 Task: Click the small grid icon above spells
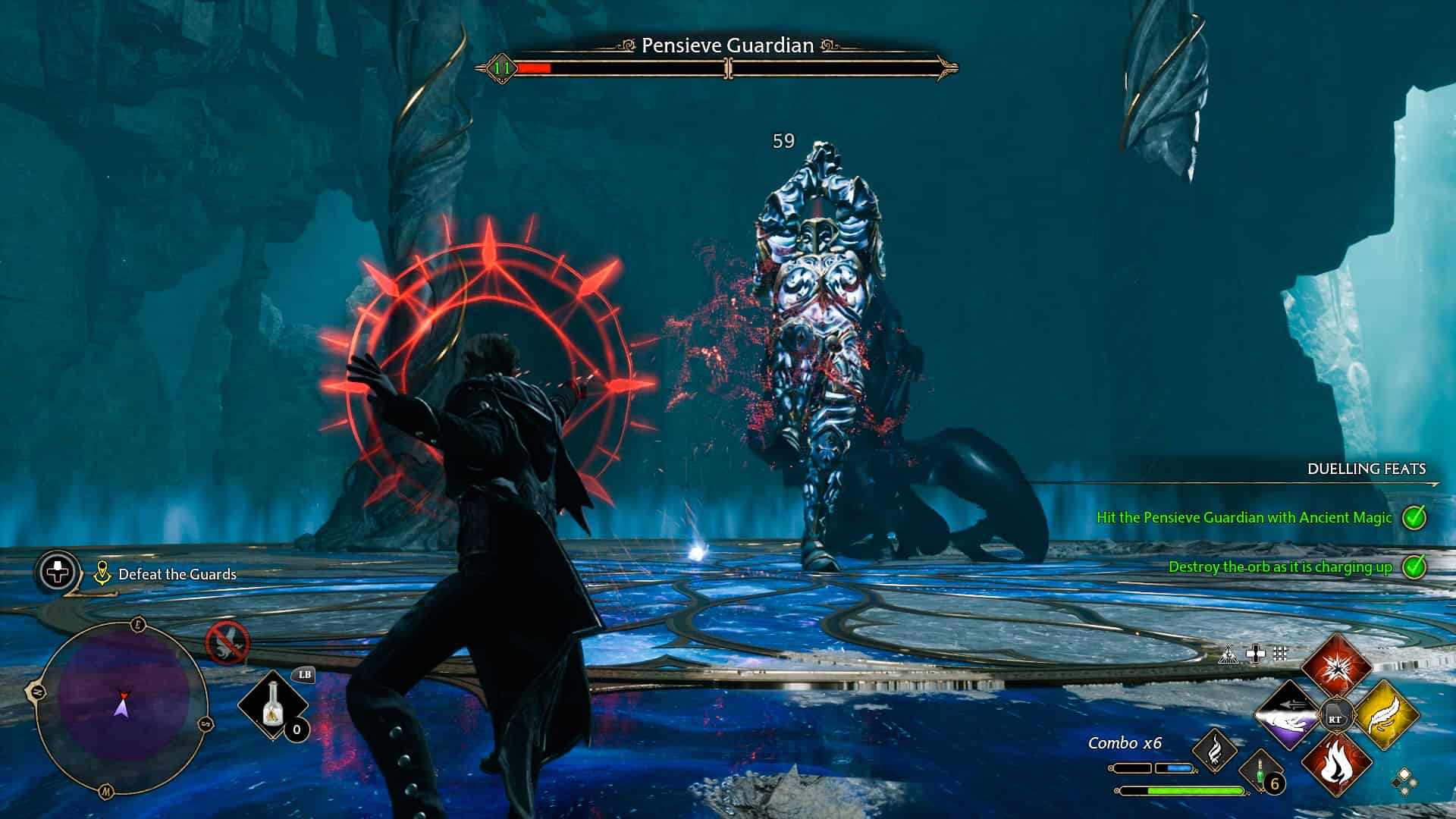click(1281, 653)
